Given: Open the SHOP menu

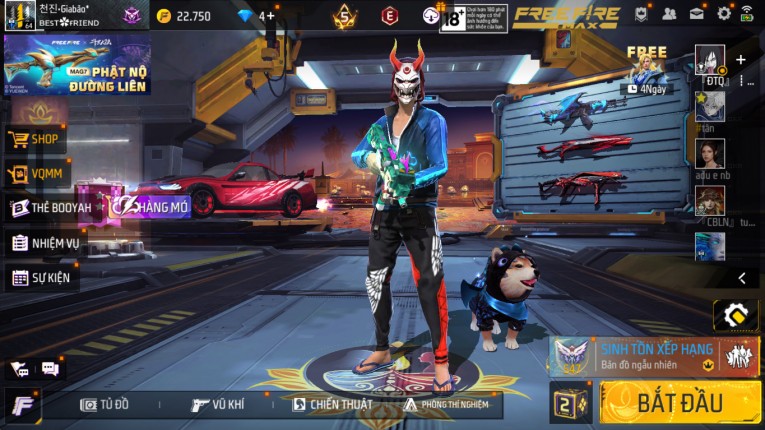Looking at the screenshot, I should (x=37, y=140).
